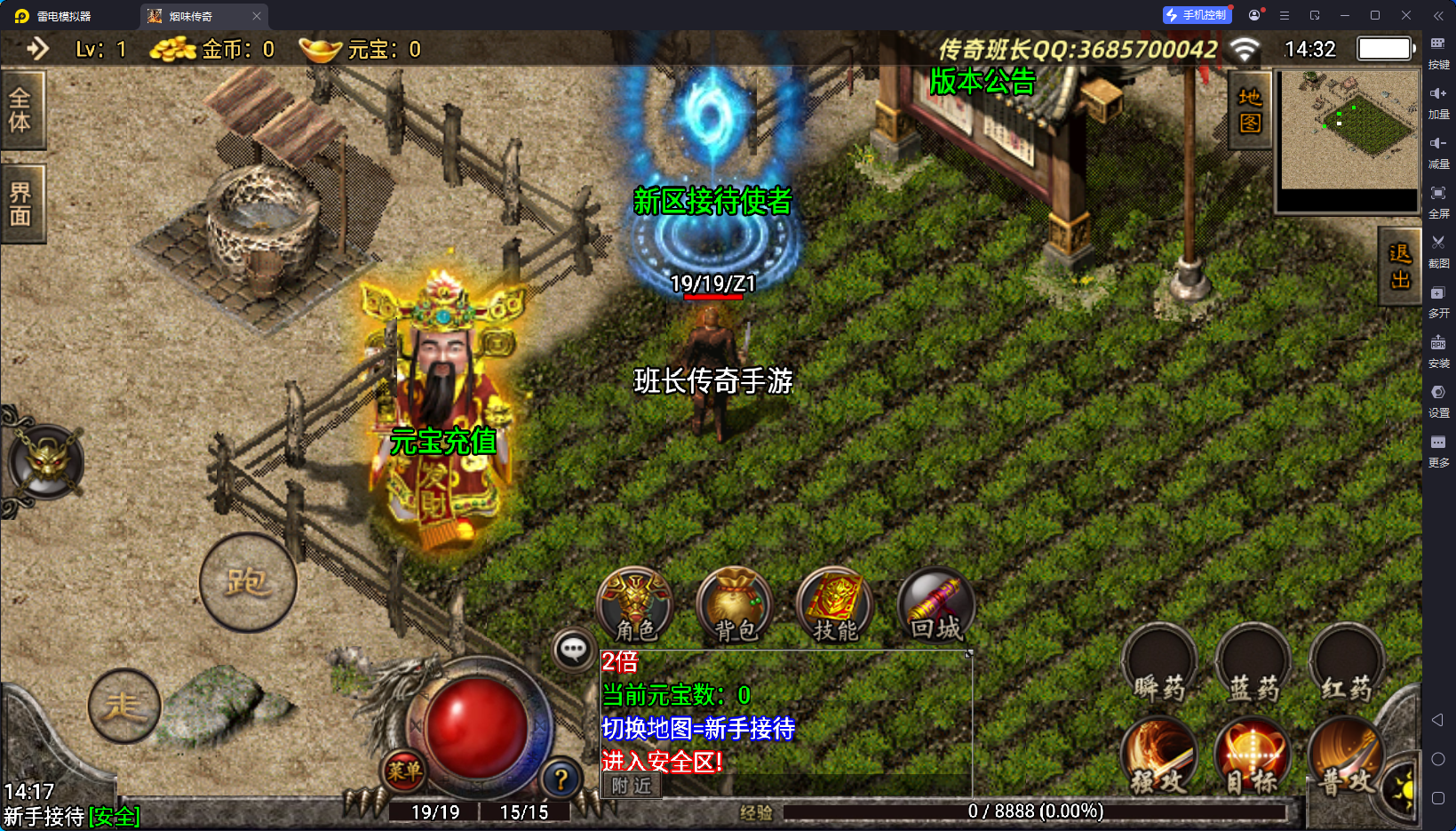
Task: Use the 瞬药 instant potion slot
Action: tap(1159, 668)
